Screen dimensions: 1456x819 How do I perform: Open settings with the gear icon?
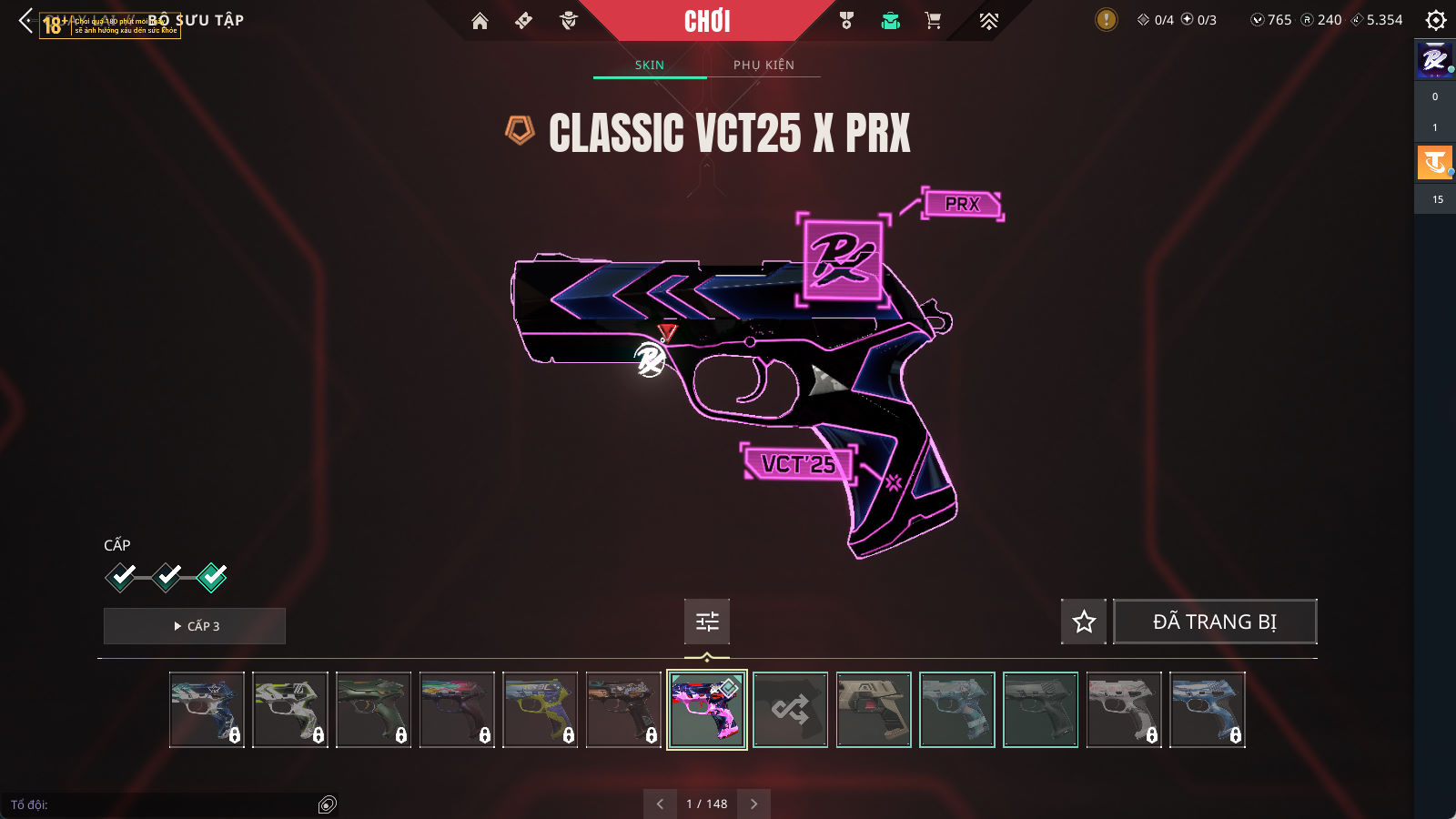(x=1436, y=20)
